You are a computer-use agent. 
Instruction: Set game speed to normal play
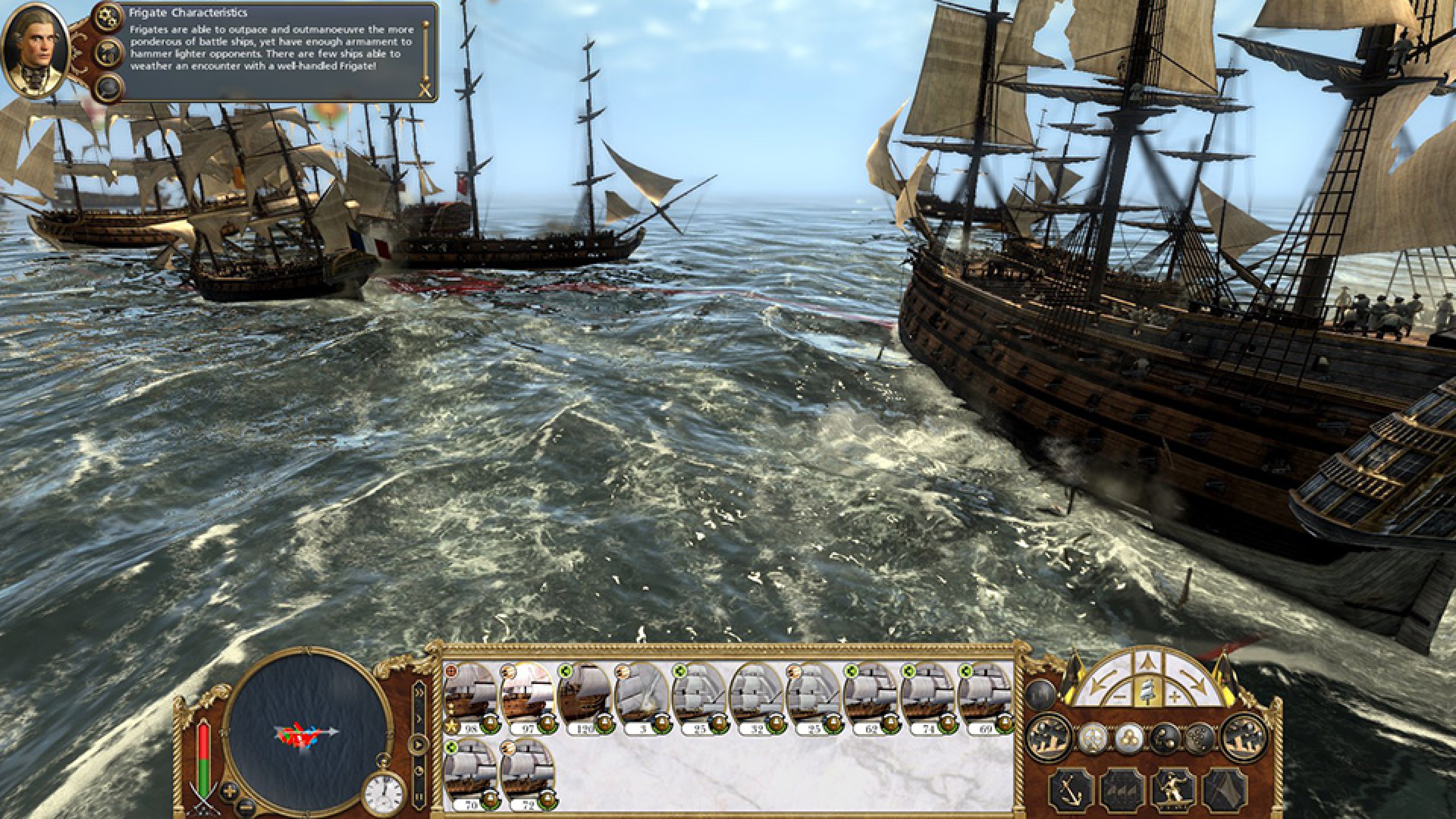pyautogui.click(x=419, y=744)
